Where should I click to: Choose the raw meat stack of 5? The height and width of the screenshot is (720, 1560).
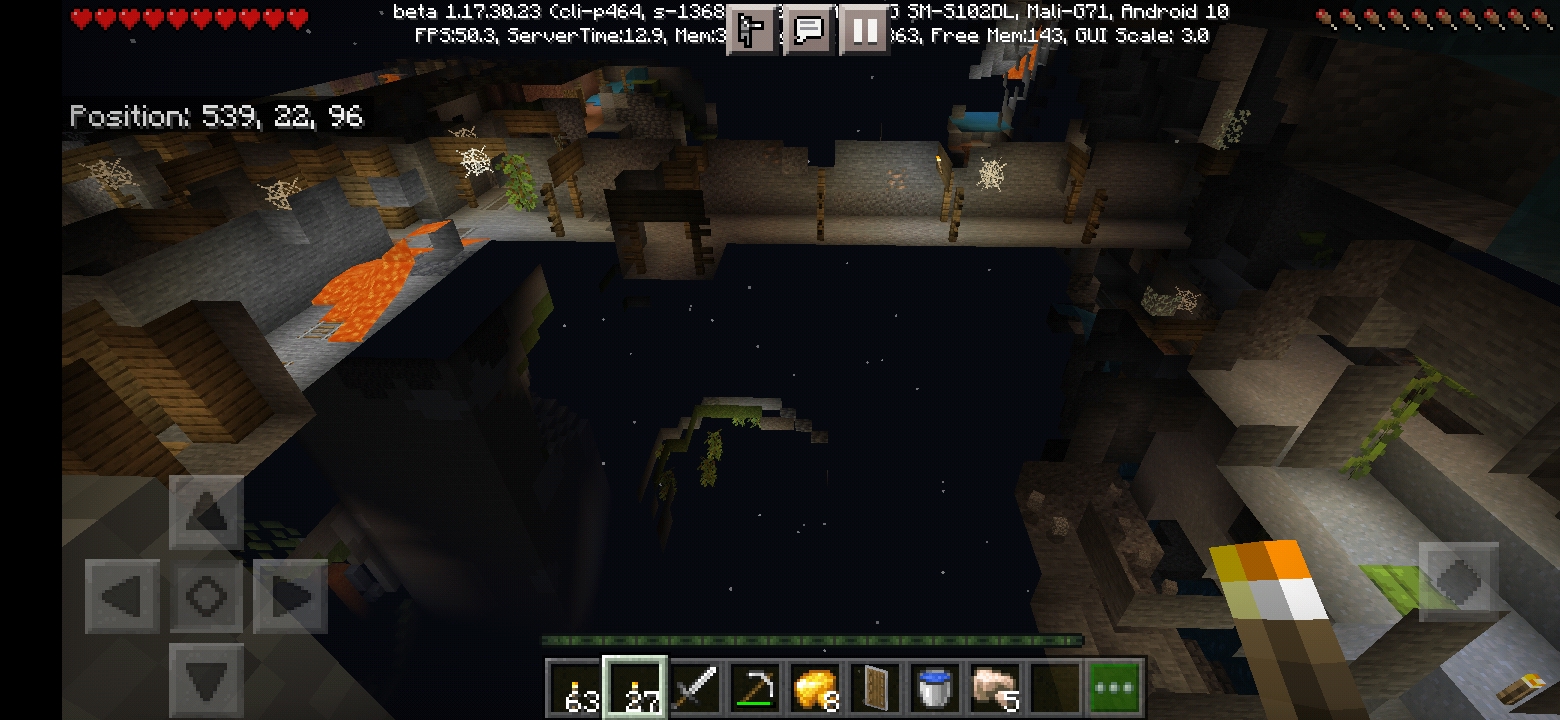click(x=995, y=688)
